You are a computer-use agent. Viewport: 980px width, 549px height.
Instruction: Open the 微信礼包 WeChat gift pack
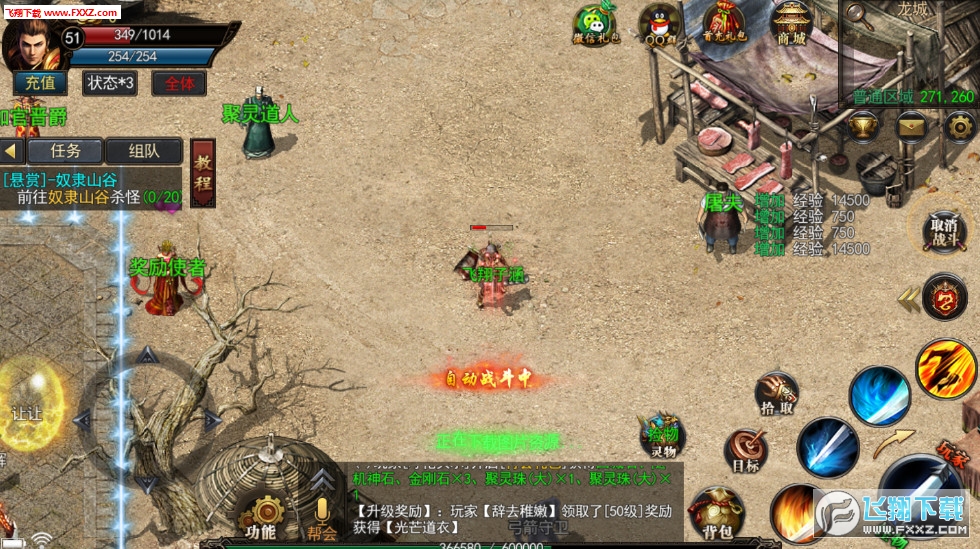(x=596, y=25)
